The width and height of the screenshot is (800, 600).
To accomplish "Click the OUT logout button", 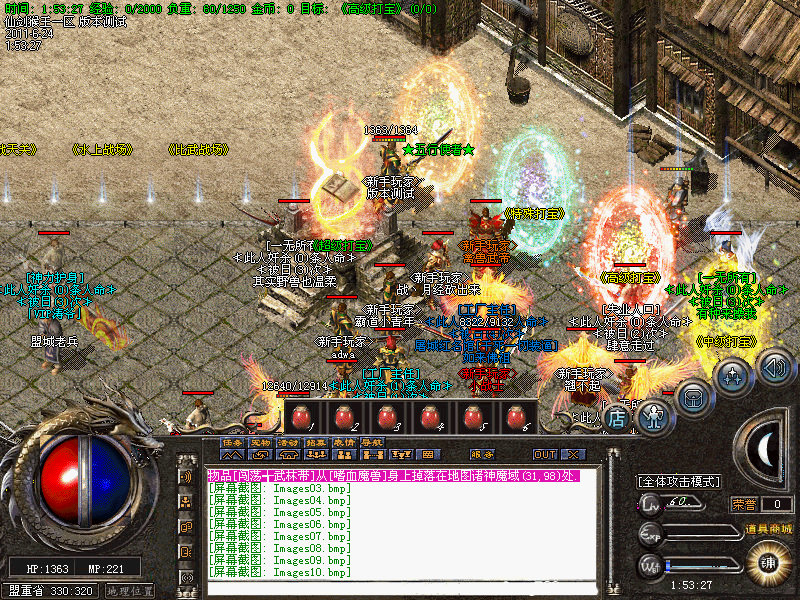I will 543,454.
